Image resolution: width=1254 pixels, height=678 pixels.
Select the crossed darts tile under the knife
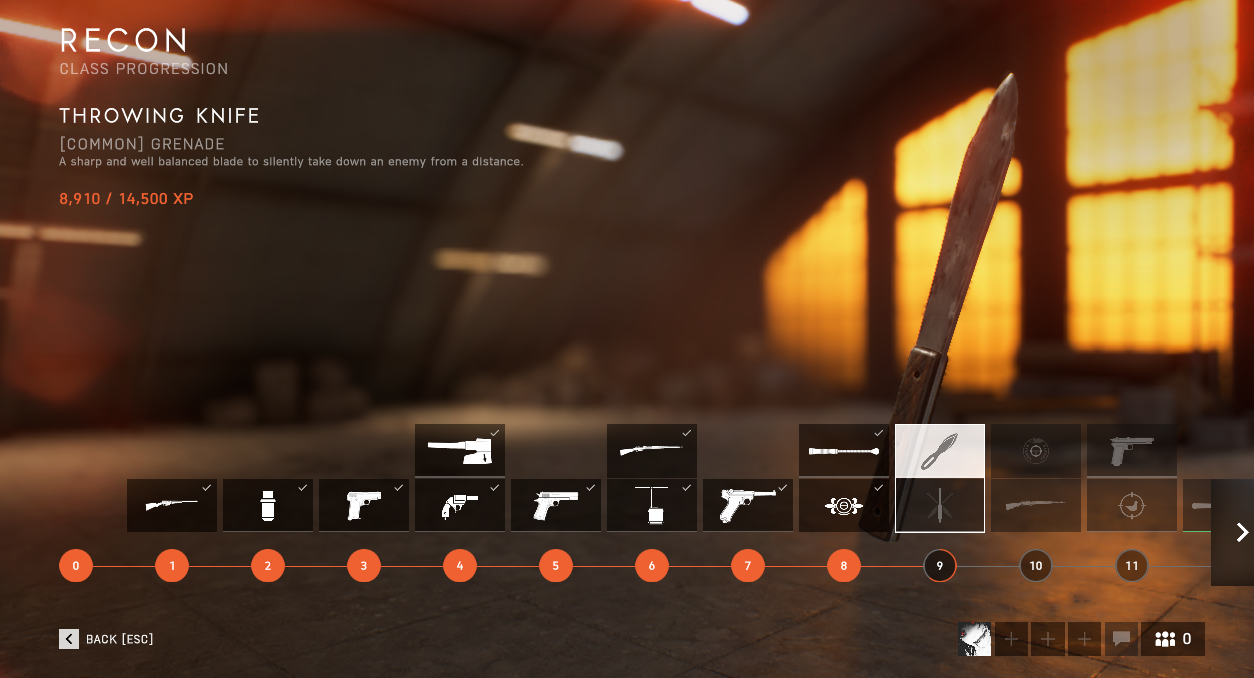tap(939, 505)
